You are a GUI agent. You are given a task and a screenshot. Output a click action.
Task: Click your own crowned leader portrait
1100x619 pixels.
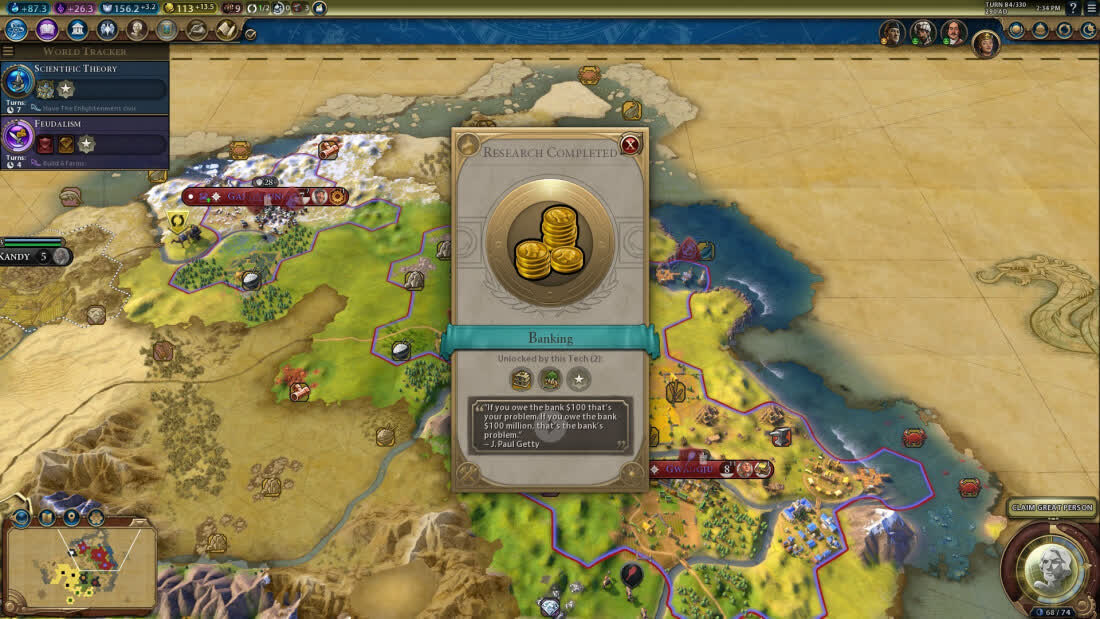coord(986,43)
